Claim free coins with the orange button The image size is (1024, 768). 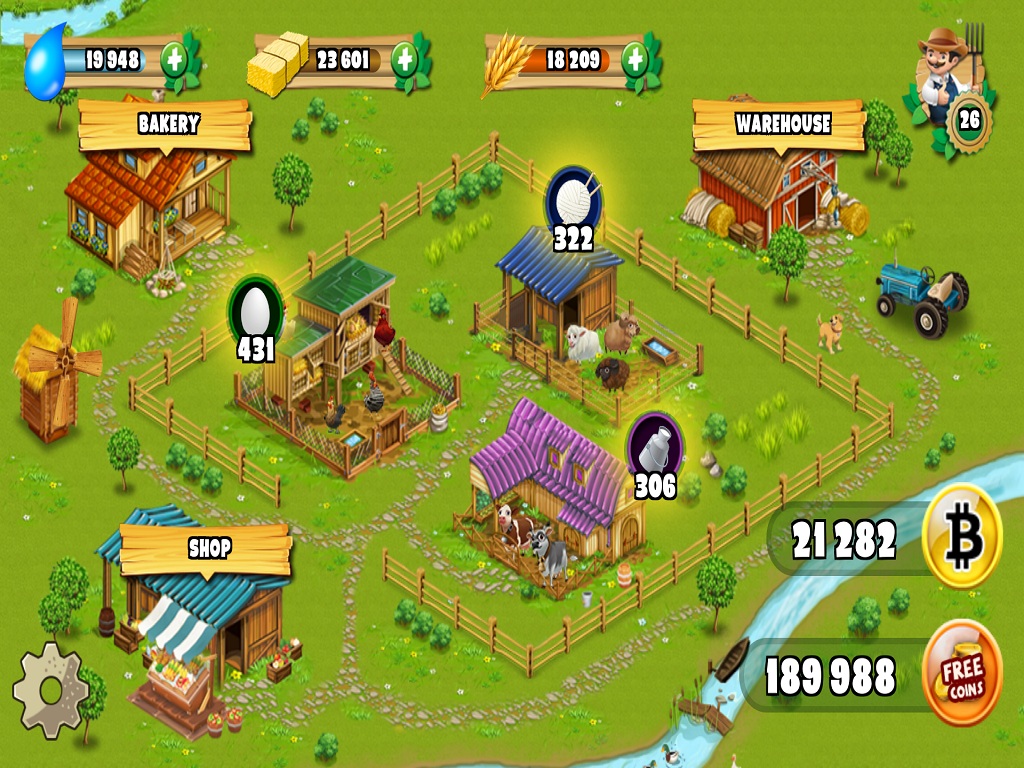tap(961, 672)
